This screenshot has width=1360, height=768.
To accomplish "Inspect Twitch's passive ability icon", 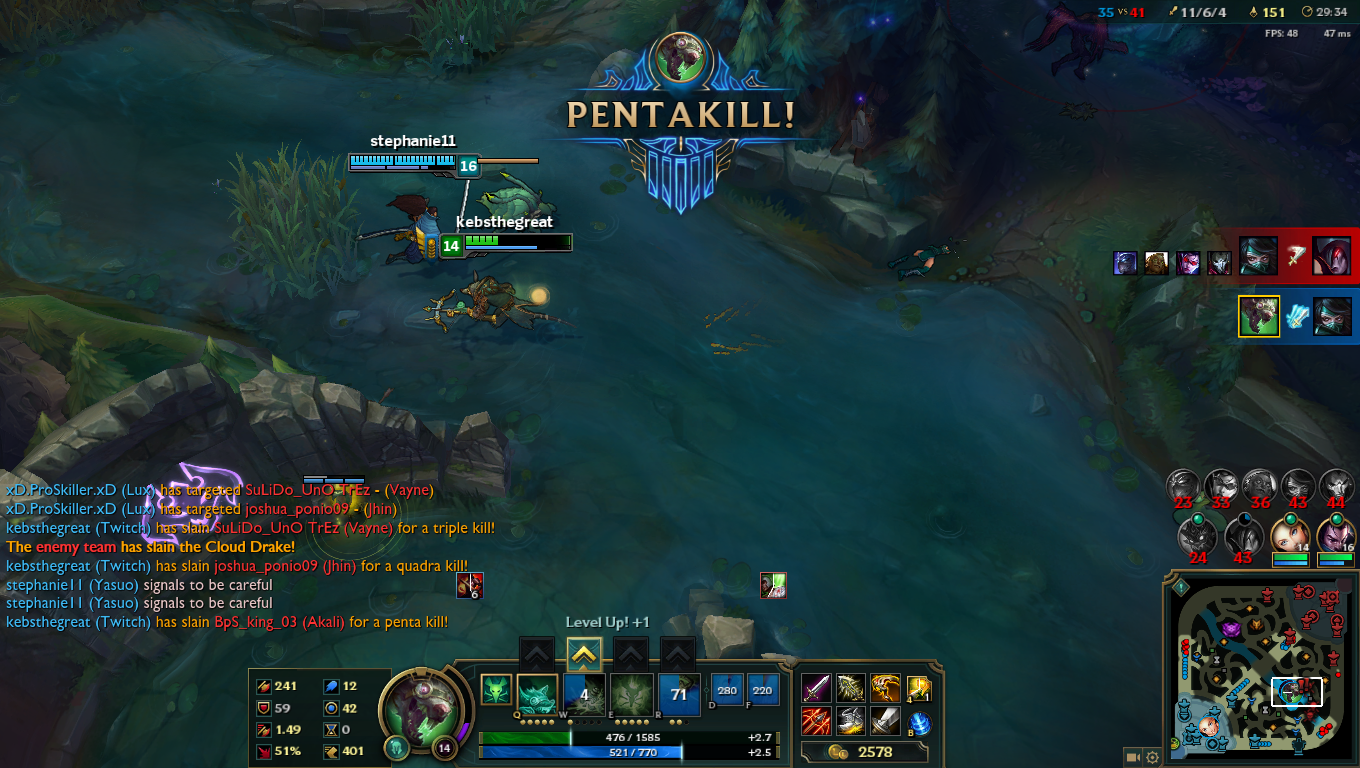I will click(495, 689).
